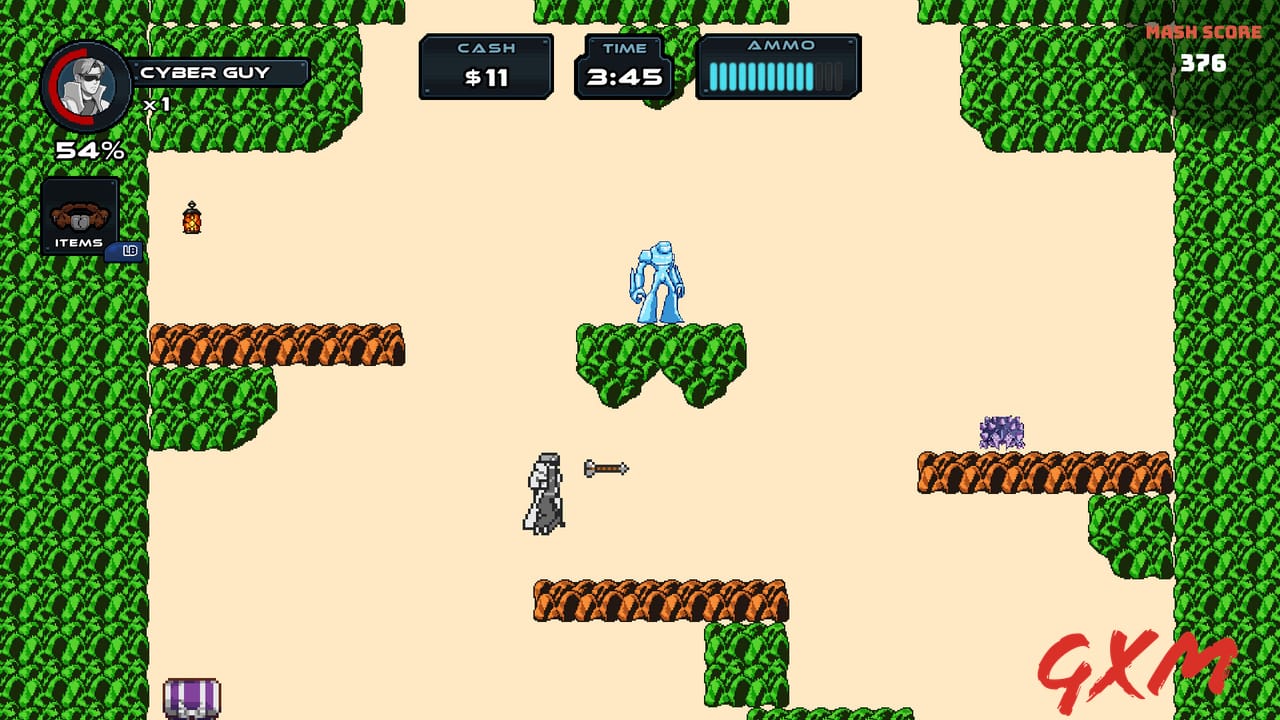The width and height of the screenshot is (1280, 720).
Task: Click the purple treasure chest at the bottom
Action: click(x=190, y=700)
